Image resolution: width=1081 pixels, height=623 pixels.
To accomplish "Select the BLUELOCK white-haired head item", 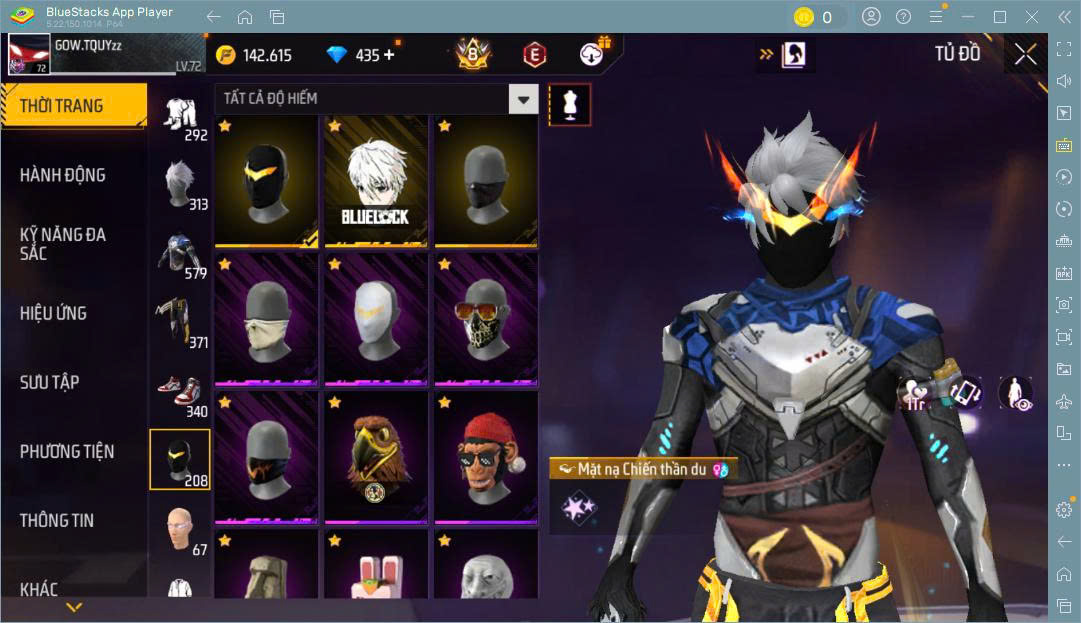I will (375, 182).
